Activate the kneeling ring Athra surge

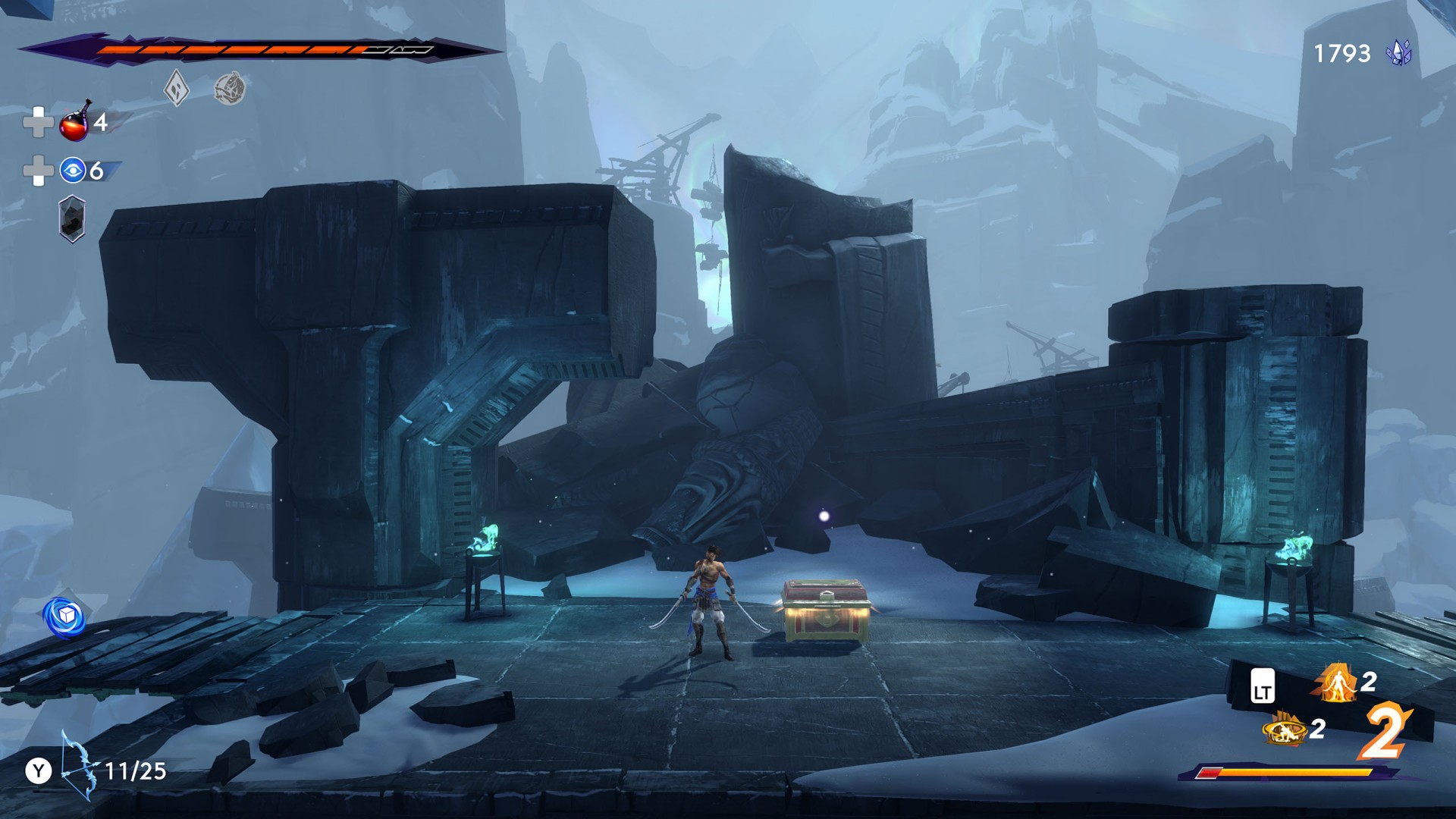1284,729
